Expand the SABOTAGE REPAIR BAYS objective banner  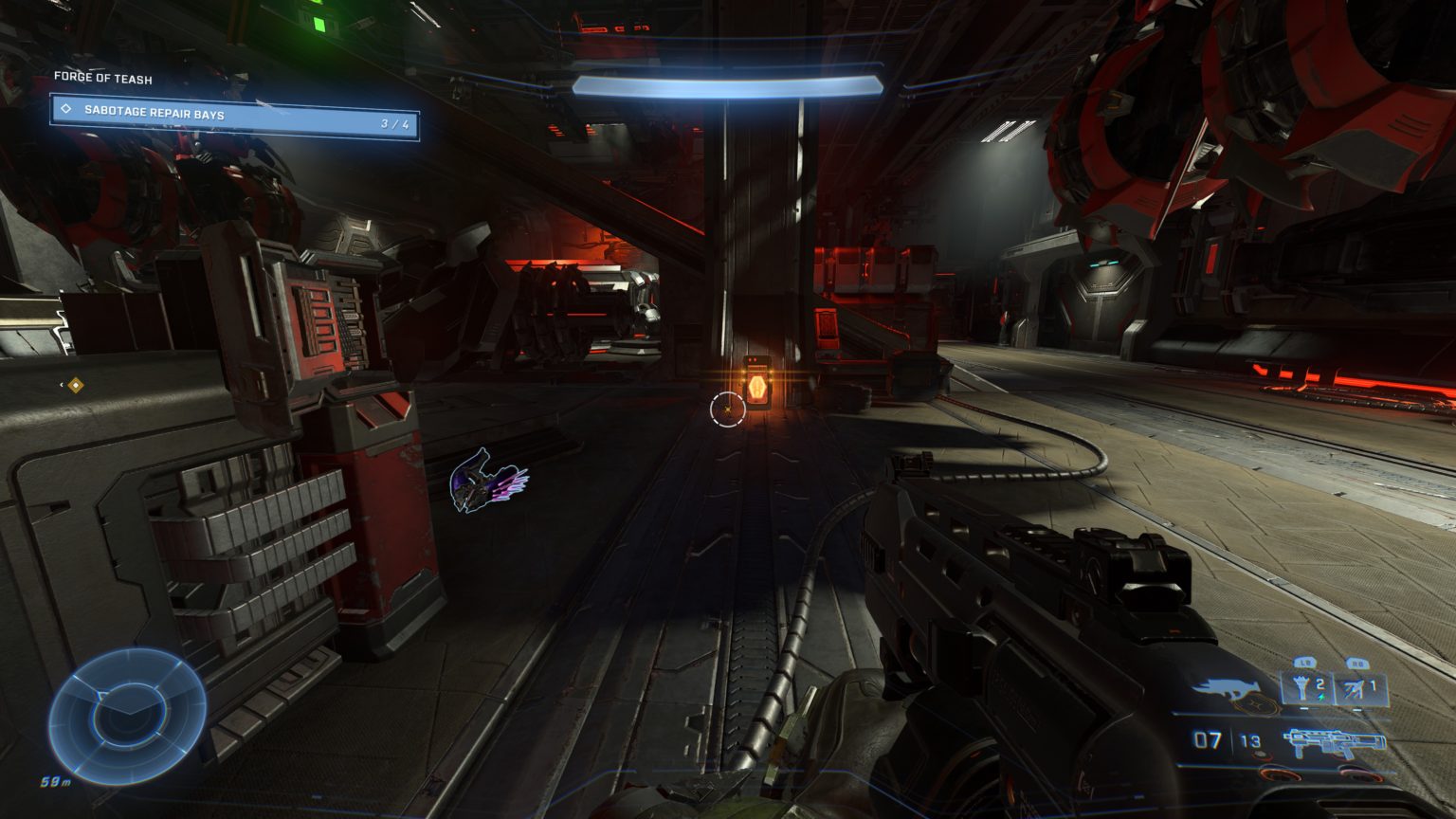218,113
